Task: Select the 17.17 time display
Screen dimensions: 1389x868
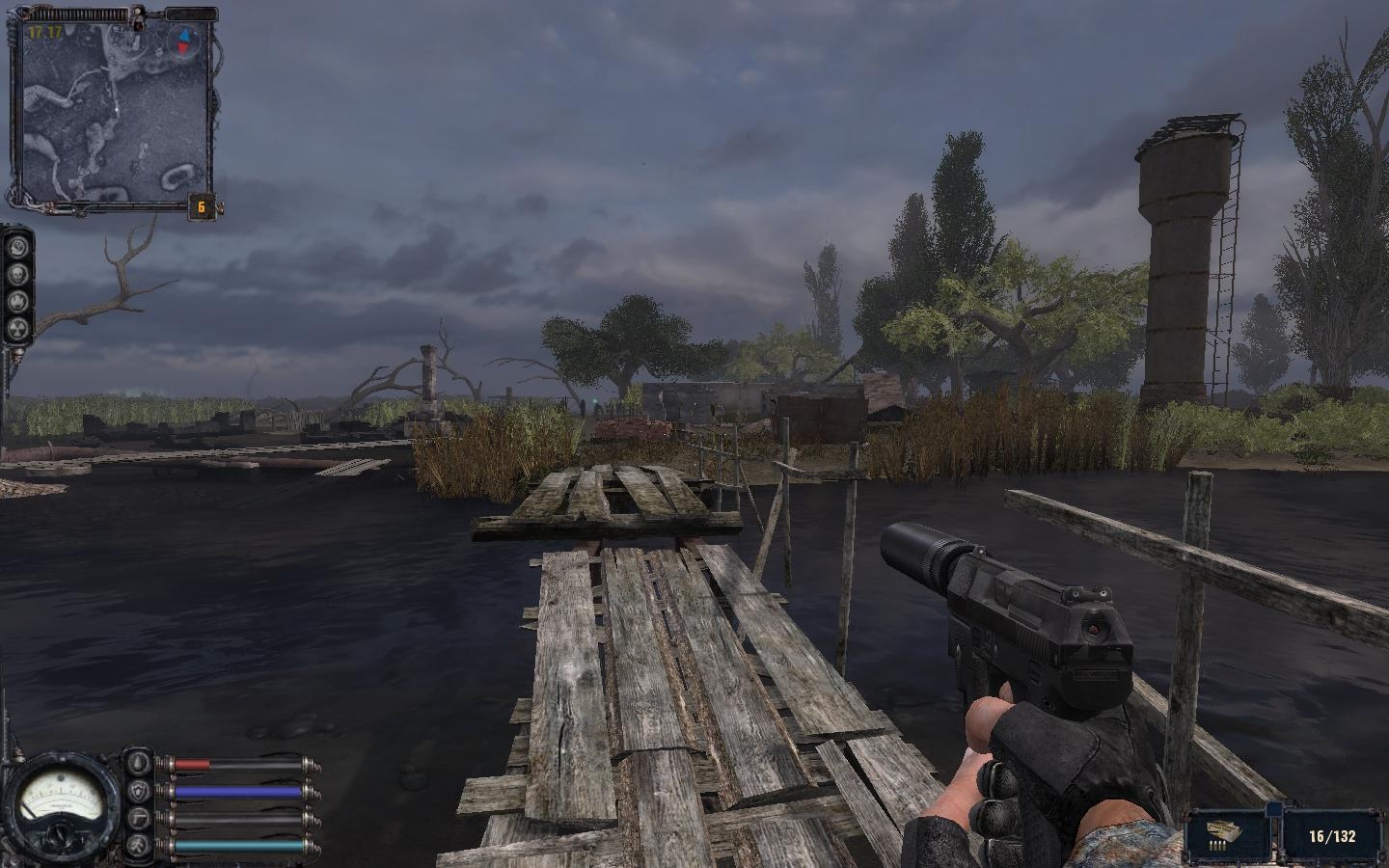Action: coord(46,31)
